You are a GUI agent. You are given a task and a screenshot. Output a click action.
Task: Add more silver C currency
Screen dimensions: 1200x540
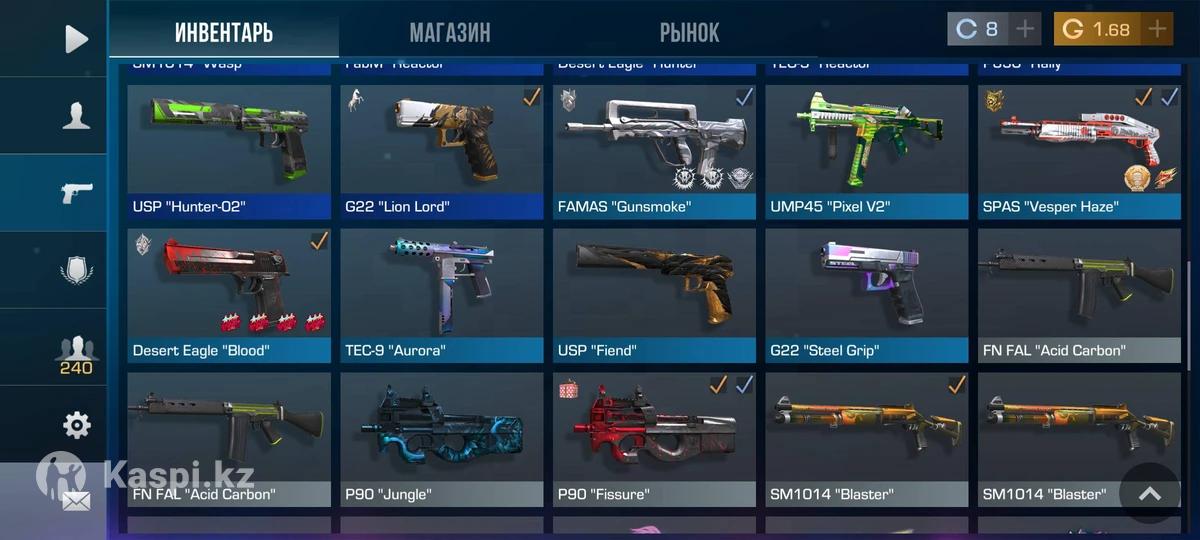tap(1025, 29)
